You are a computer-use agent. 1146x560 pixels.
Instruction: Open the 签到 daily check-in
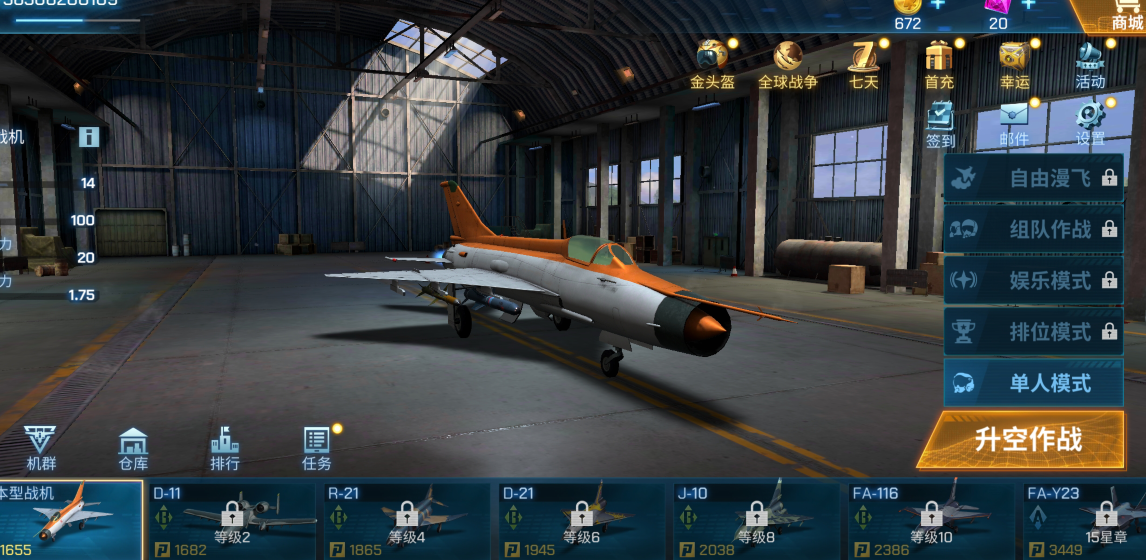940,124
